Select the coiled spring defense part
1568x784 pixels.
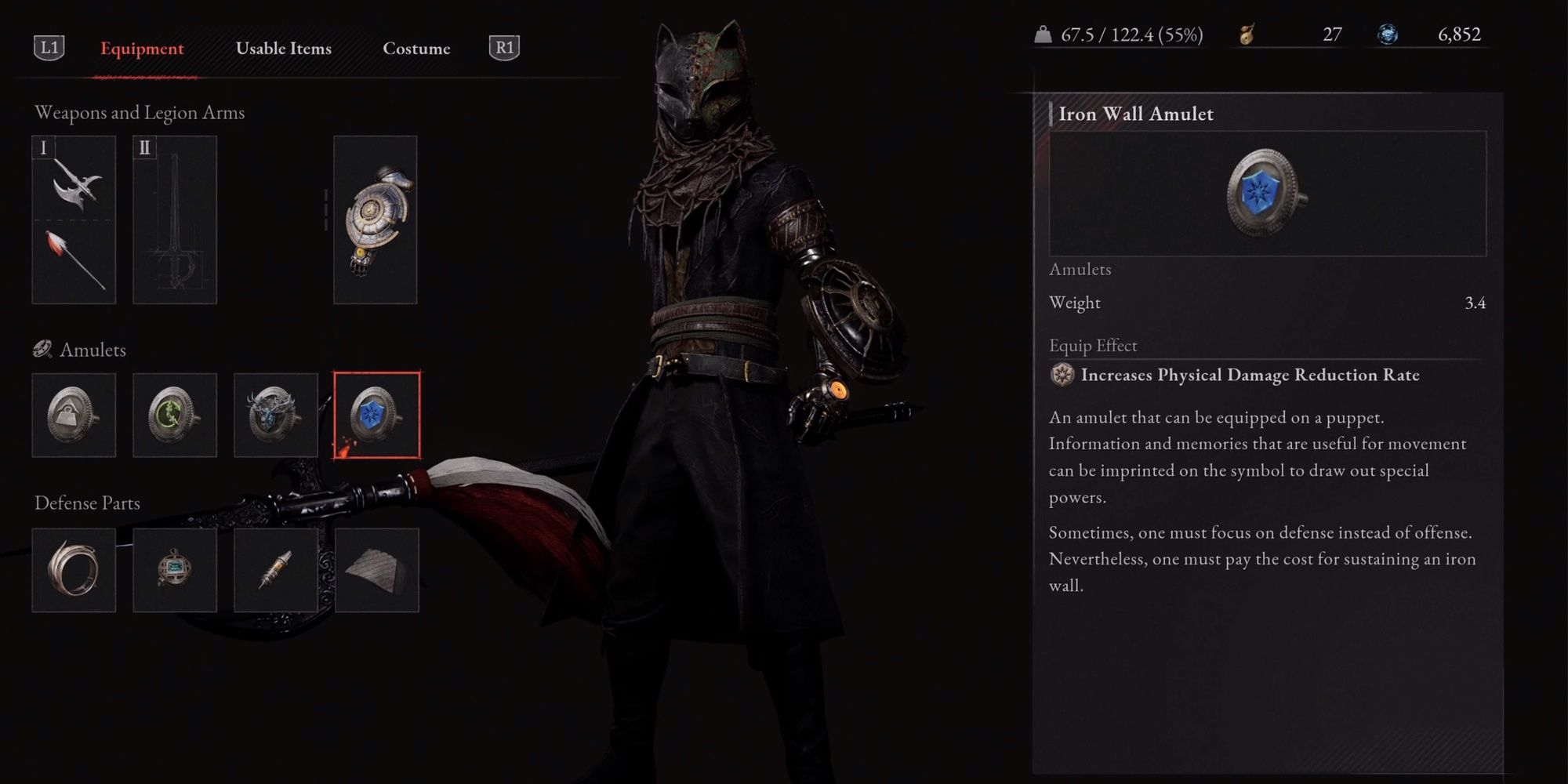(74, 568)
